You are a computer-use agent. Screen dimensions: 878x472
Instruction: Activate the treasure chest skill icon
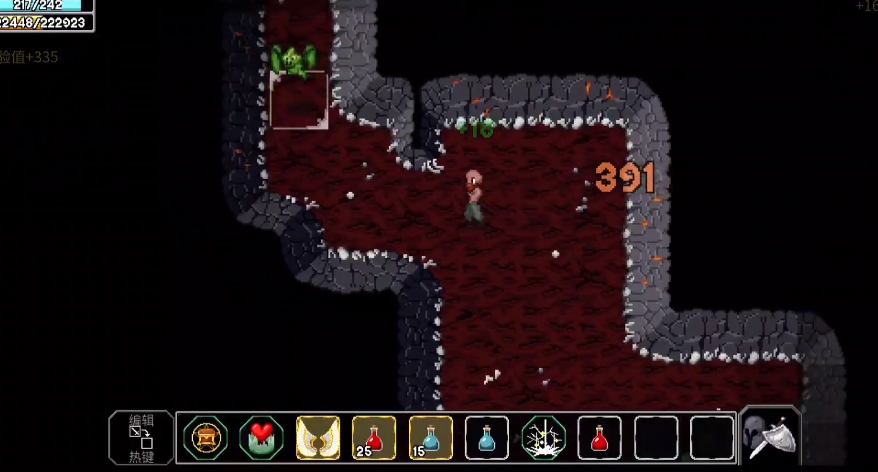(x=205, y=438)
